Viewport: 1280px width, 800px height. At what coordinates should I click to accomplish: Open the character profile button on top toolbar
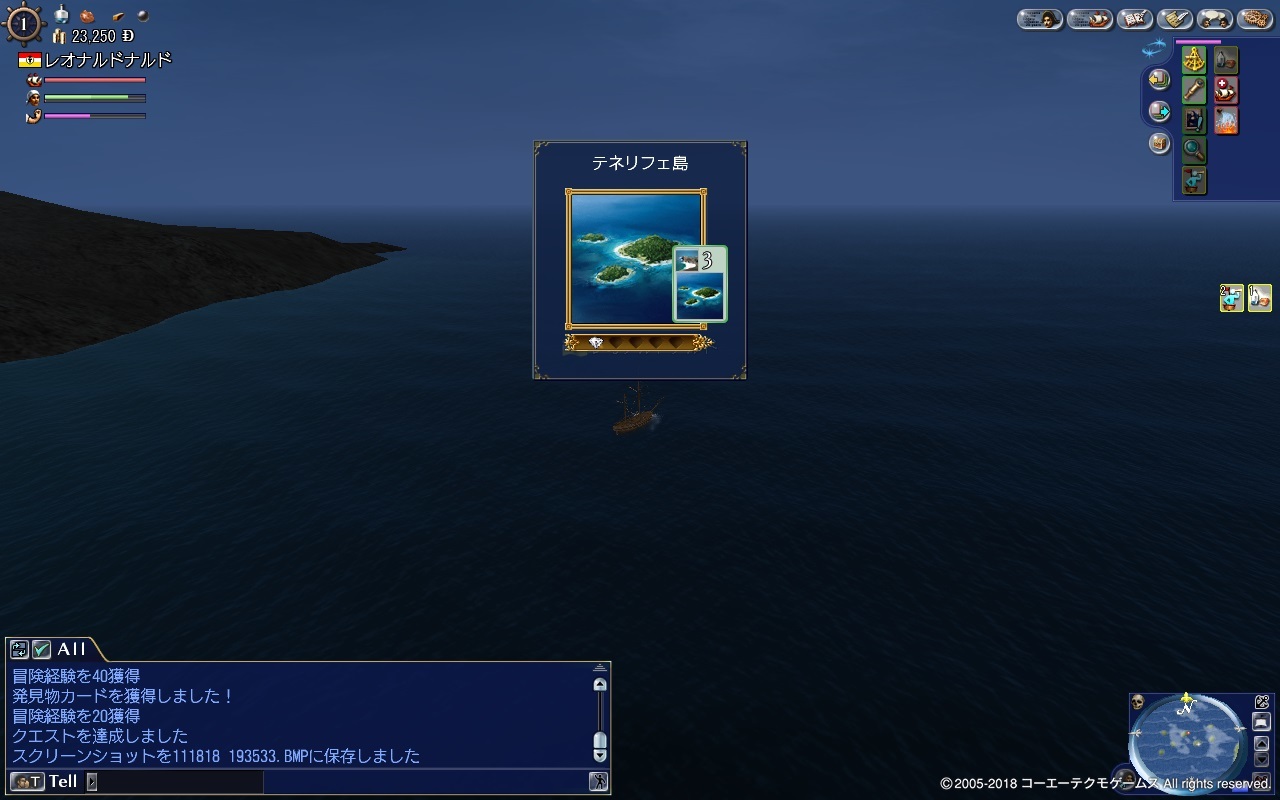(1040, 19)
